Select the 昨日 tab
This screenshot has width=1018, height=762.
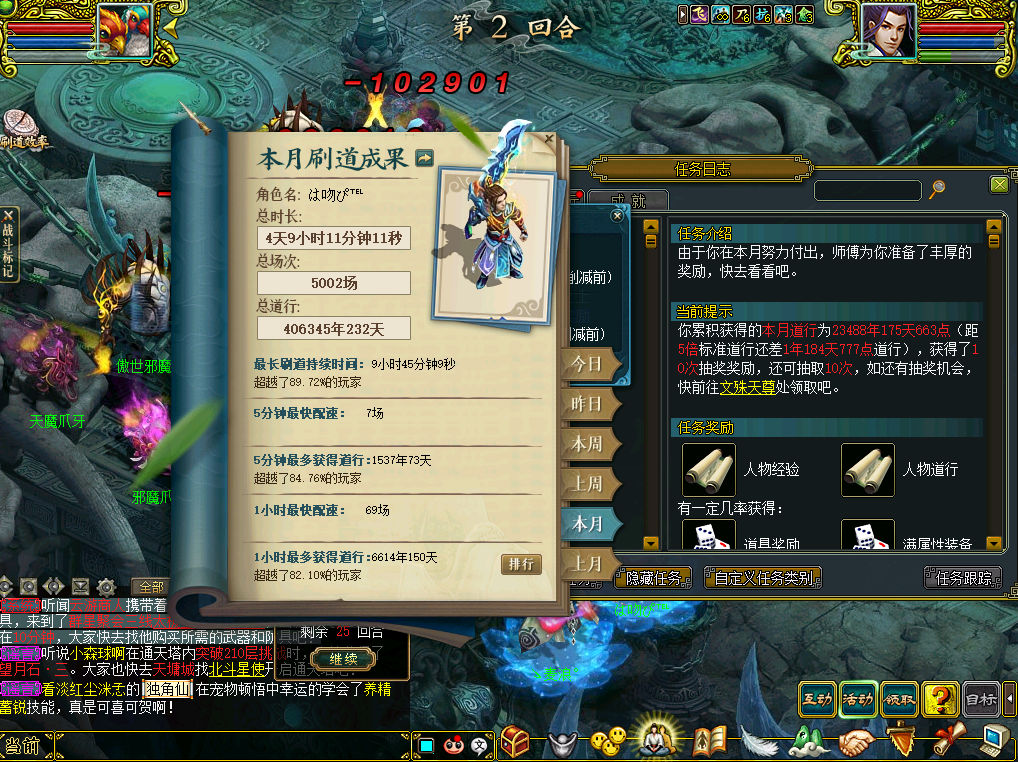[x=587, y=404]
